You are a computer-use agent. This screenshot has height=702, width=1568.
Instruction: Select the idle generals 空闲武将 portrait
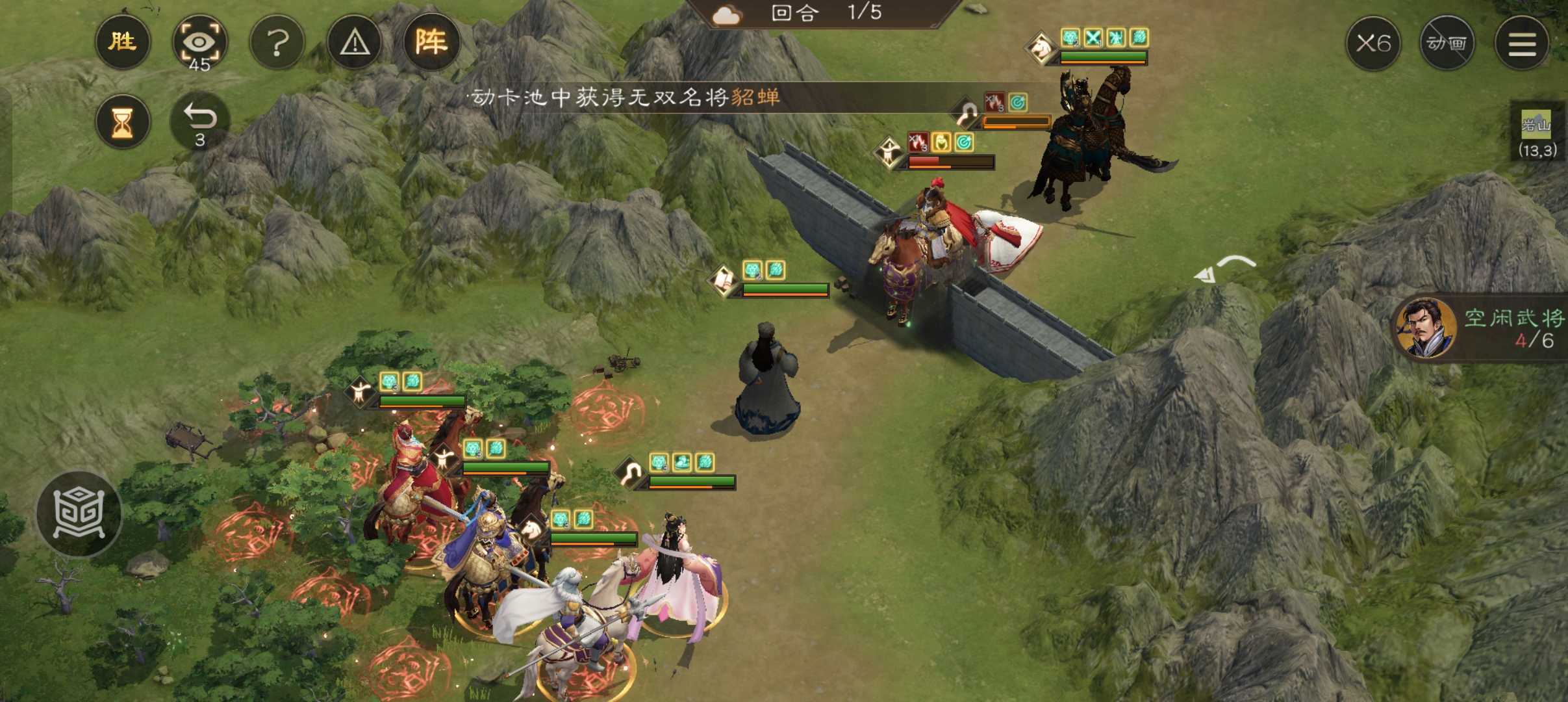pyautogui.click(x=1426, y=328)
